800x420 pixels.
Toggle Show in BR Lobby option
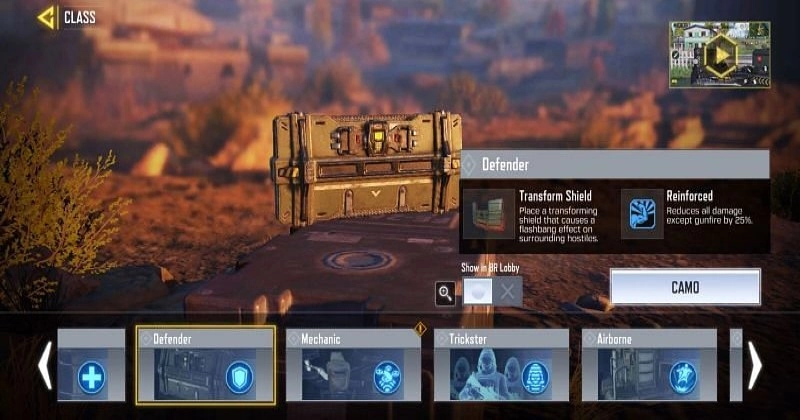coord(477,292)
